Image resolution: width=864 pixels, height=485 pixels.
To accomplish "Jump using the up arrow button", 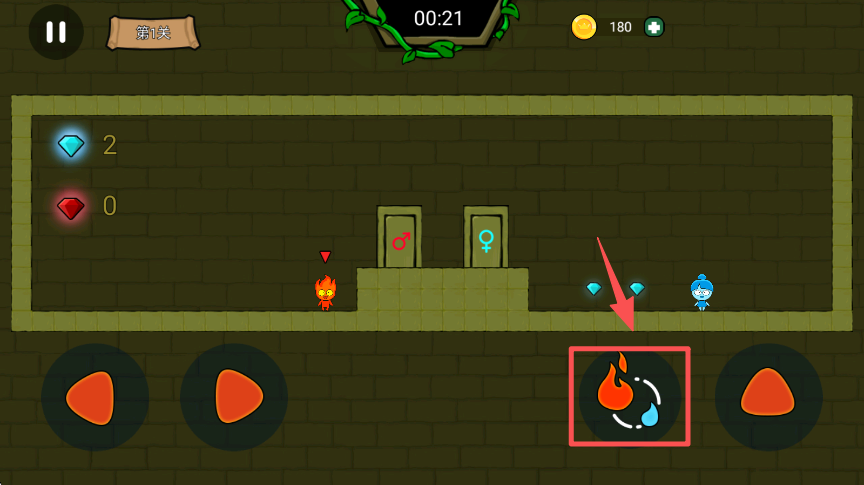I will click(x=768, y=397).
